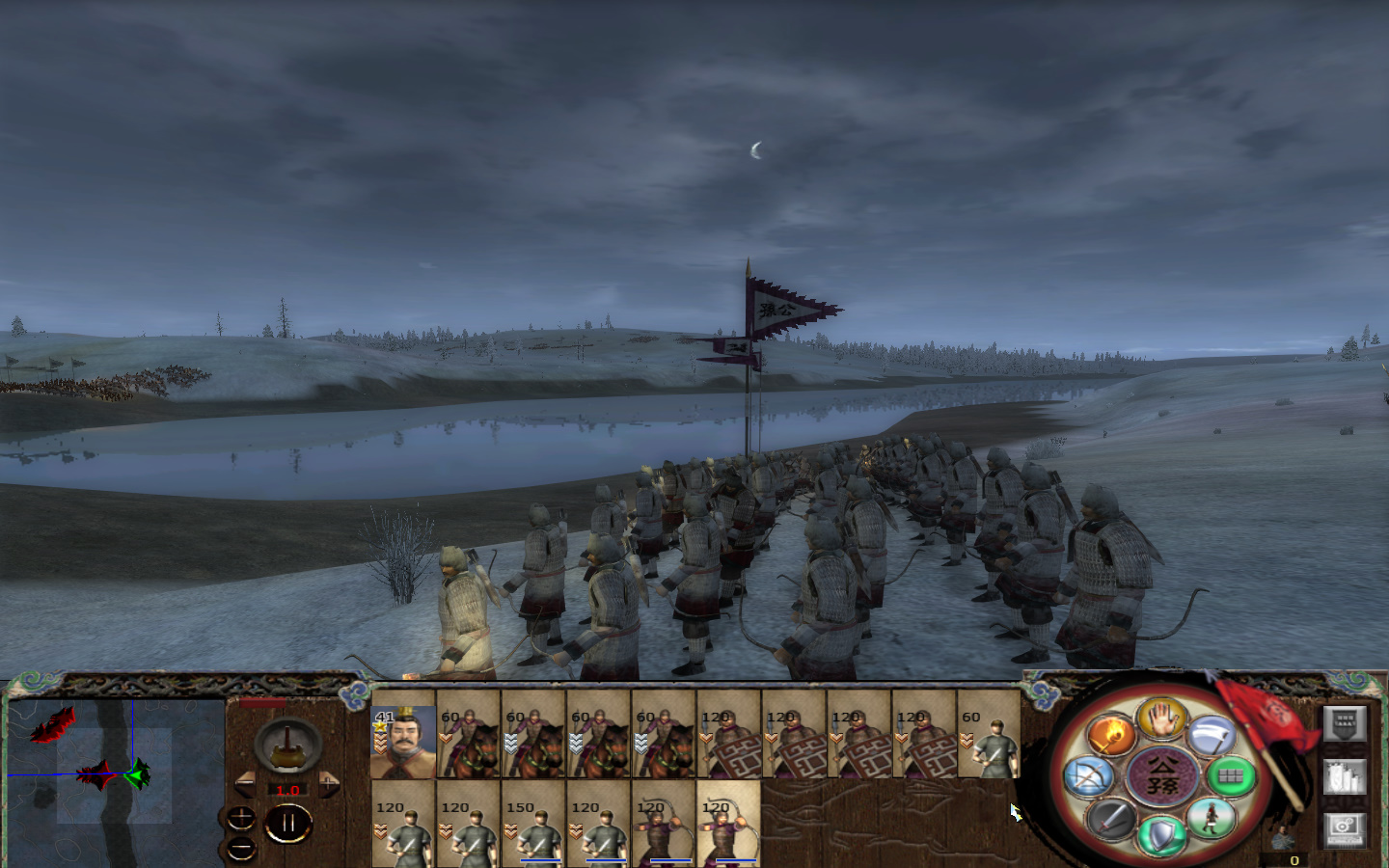Open the battle statistics scrolls icon
1389x868 pixels.
click(x=1345, y=776)
